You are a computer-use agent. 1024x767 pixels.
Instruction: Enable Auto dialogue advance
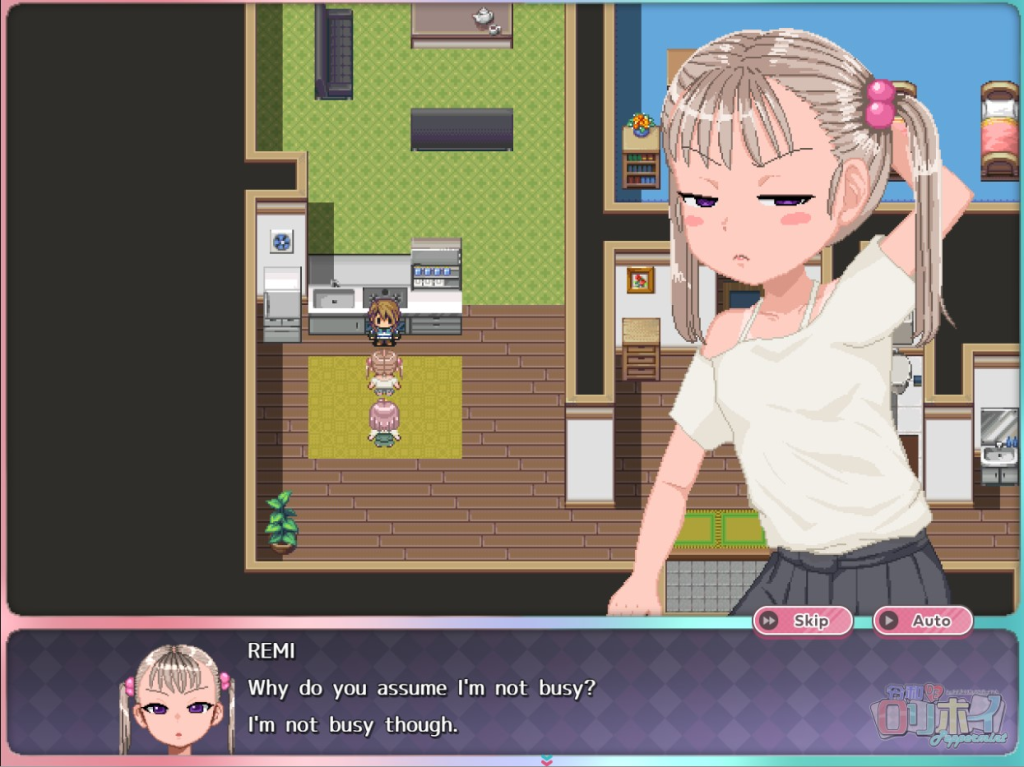922,621
